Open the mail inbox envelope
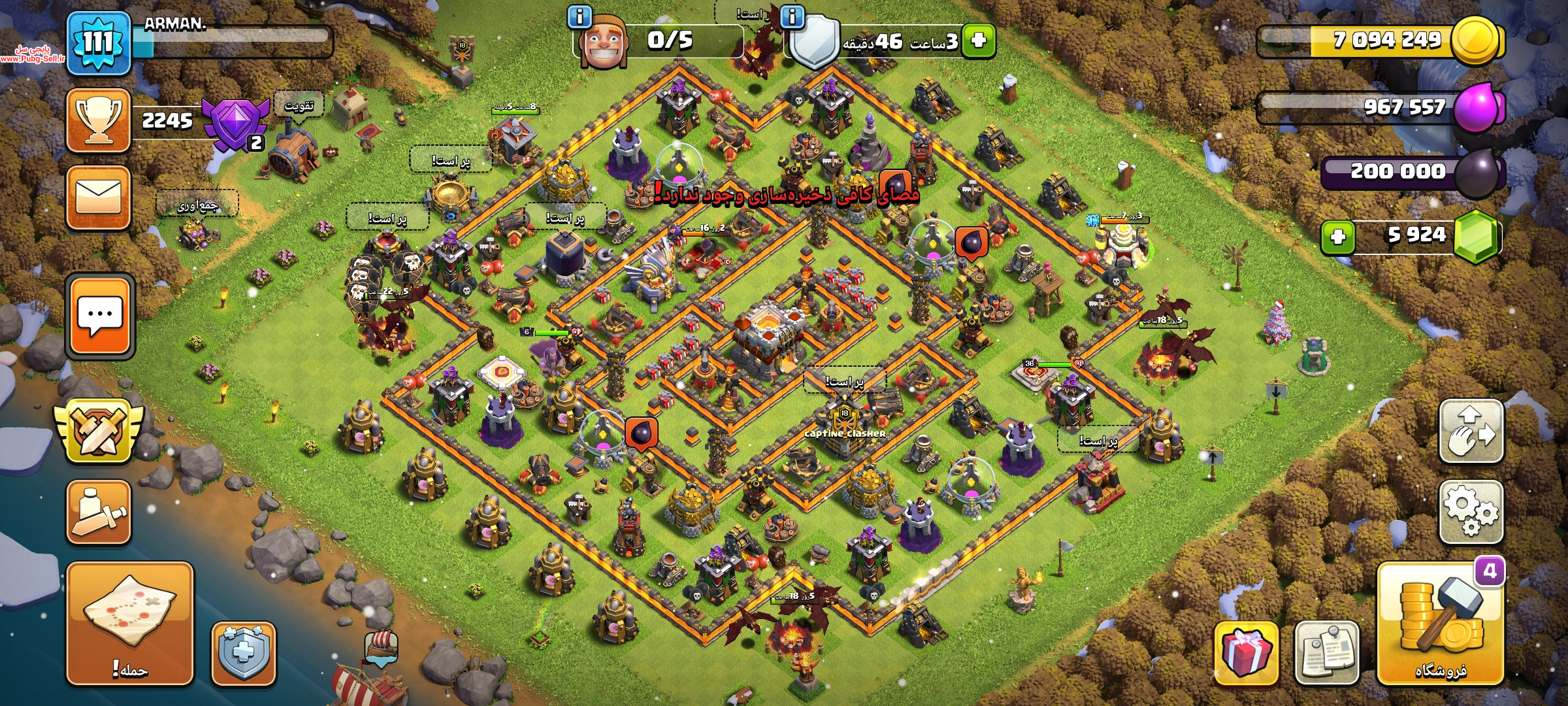 click(99, 197)
